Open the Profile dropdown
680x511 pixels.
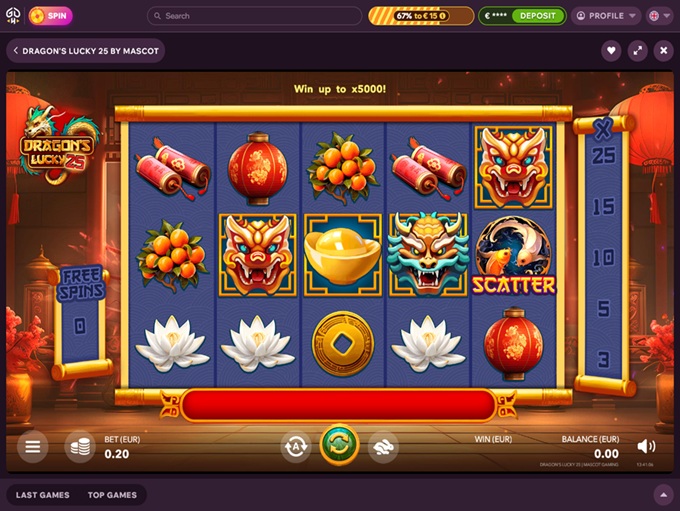(x=606, y=16)
